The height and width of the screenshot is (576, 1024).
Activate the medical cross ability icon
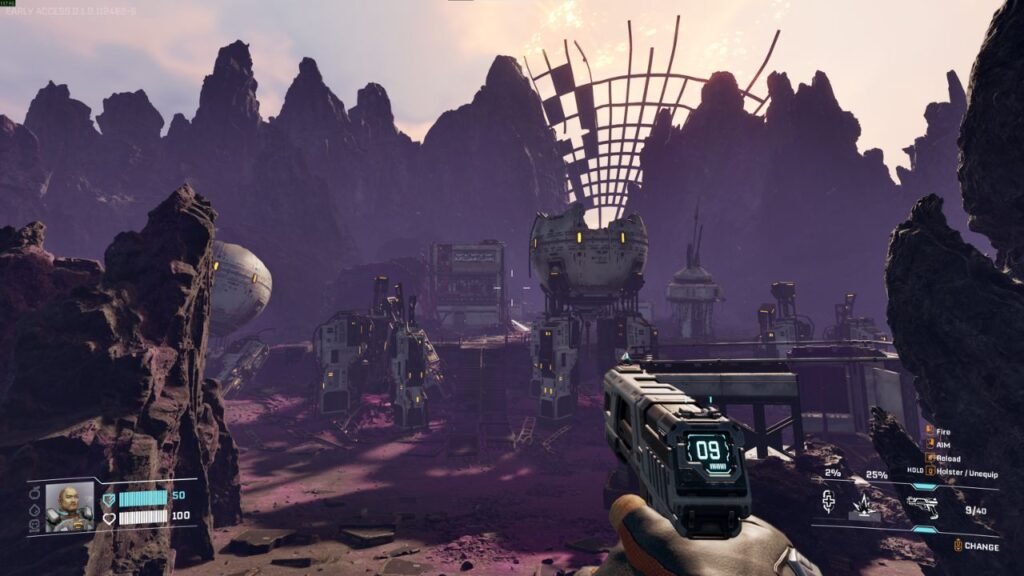[x=829, y=500]
